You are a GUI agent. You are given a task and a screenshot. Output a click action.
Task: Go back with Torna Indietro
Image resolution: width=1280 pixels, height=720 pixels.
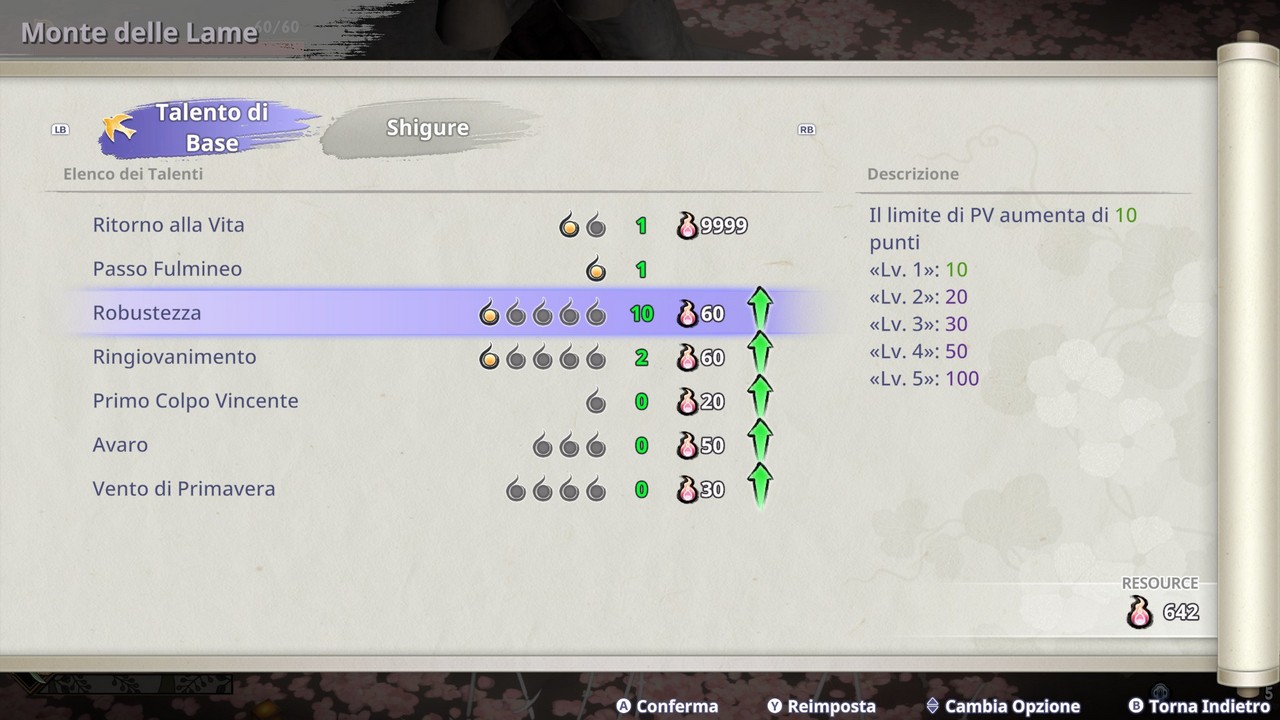point(1199,706)
